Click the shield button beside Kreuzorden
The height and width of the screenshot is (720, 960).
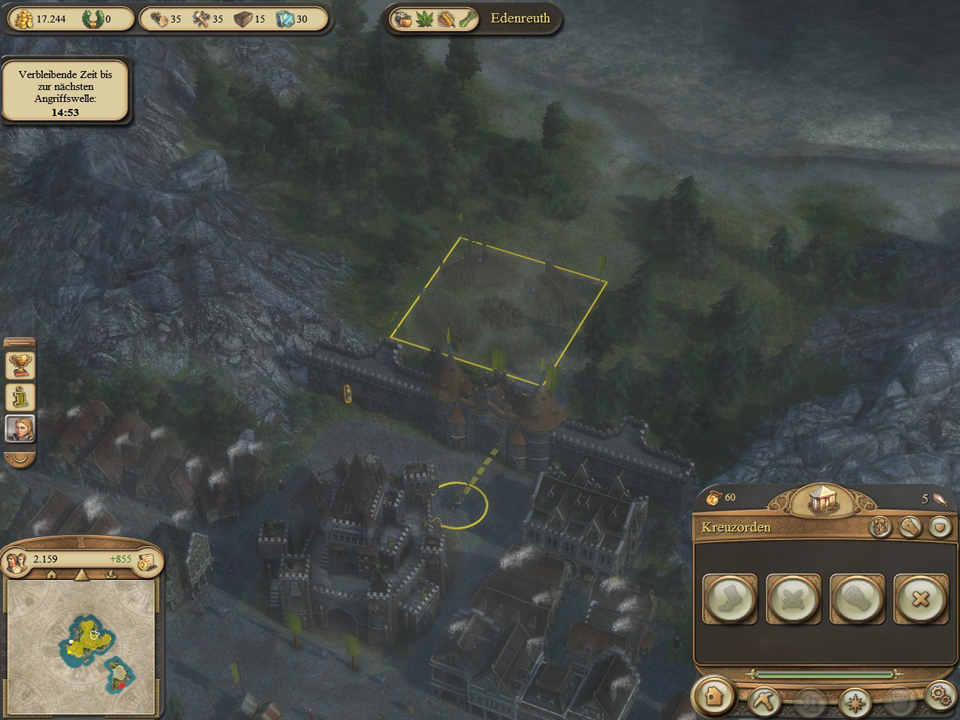pyautogui.click(x=938, y=527)
